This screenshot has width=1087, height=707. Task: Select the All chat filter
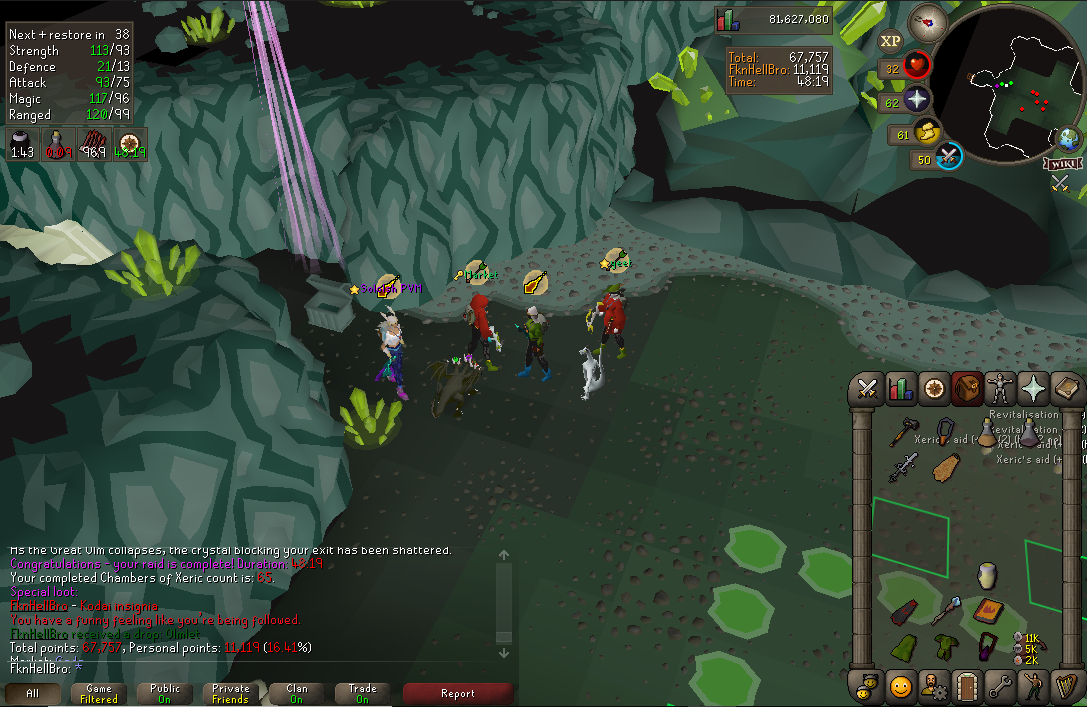(33, 693)
